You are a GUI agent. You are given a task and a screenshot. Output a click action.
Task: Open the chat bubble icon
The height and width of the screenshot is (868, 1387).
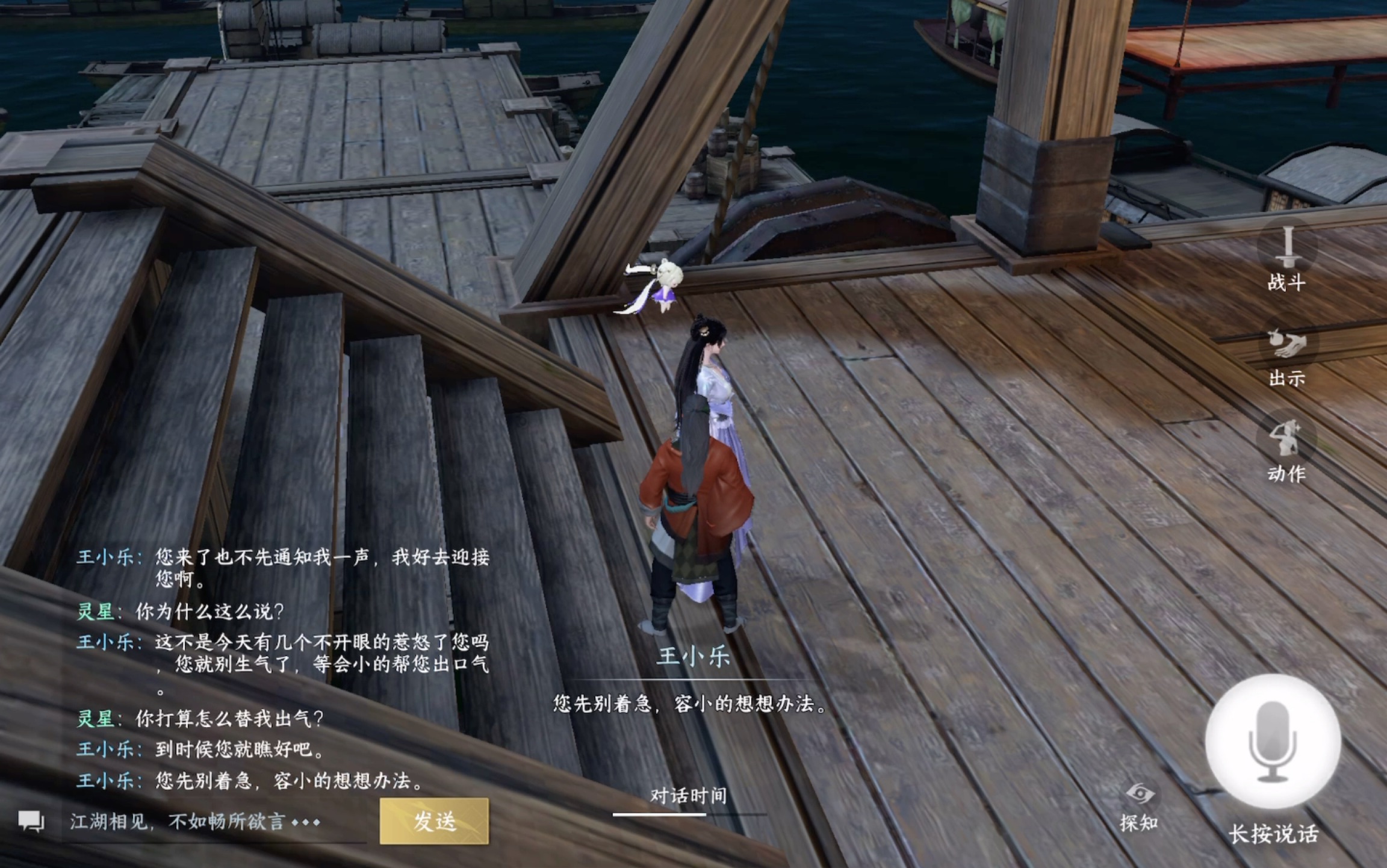point(31,821)
